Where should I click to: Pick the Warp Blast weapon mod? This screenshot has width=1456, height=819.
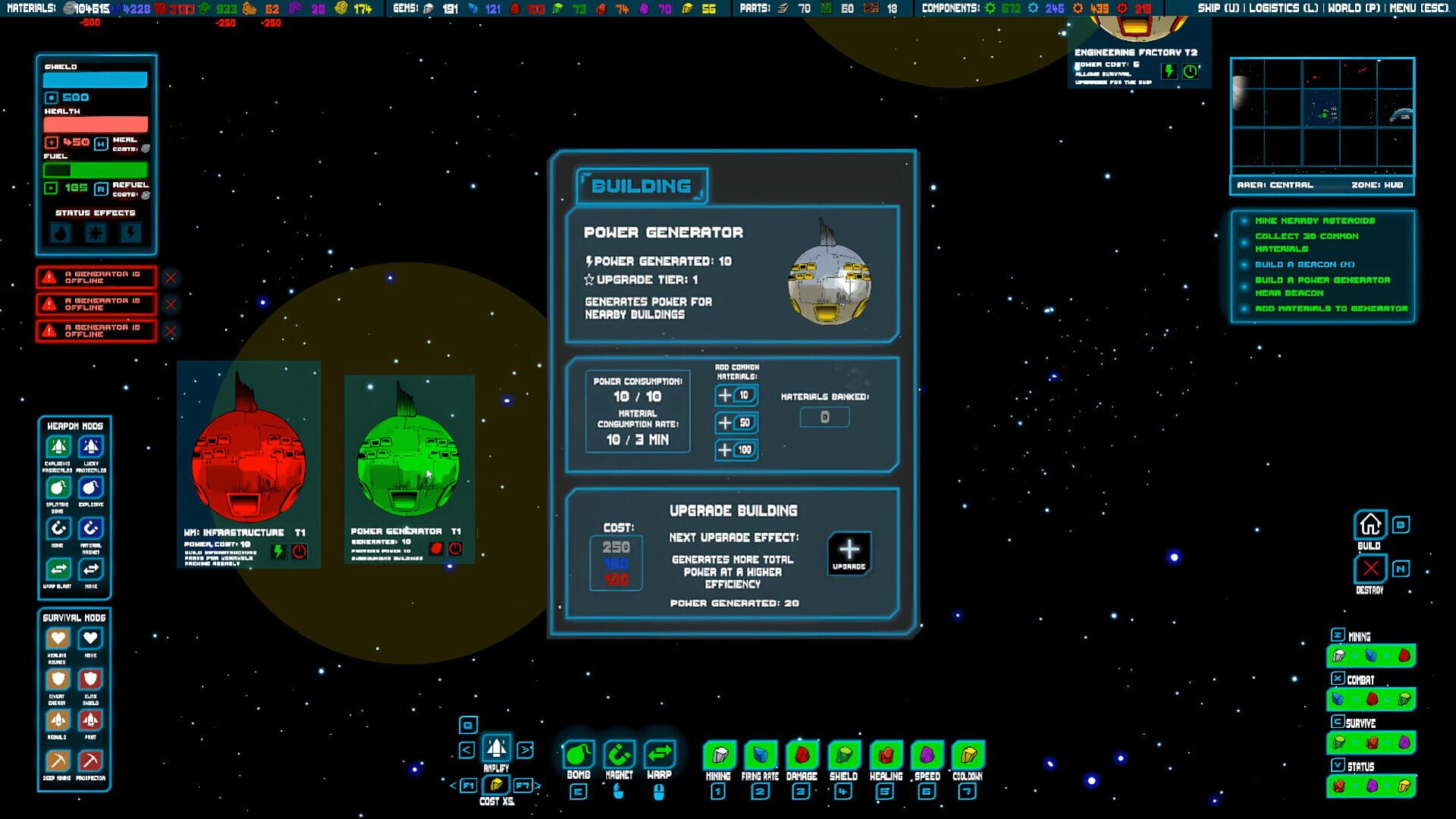pos(58,570)
